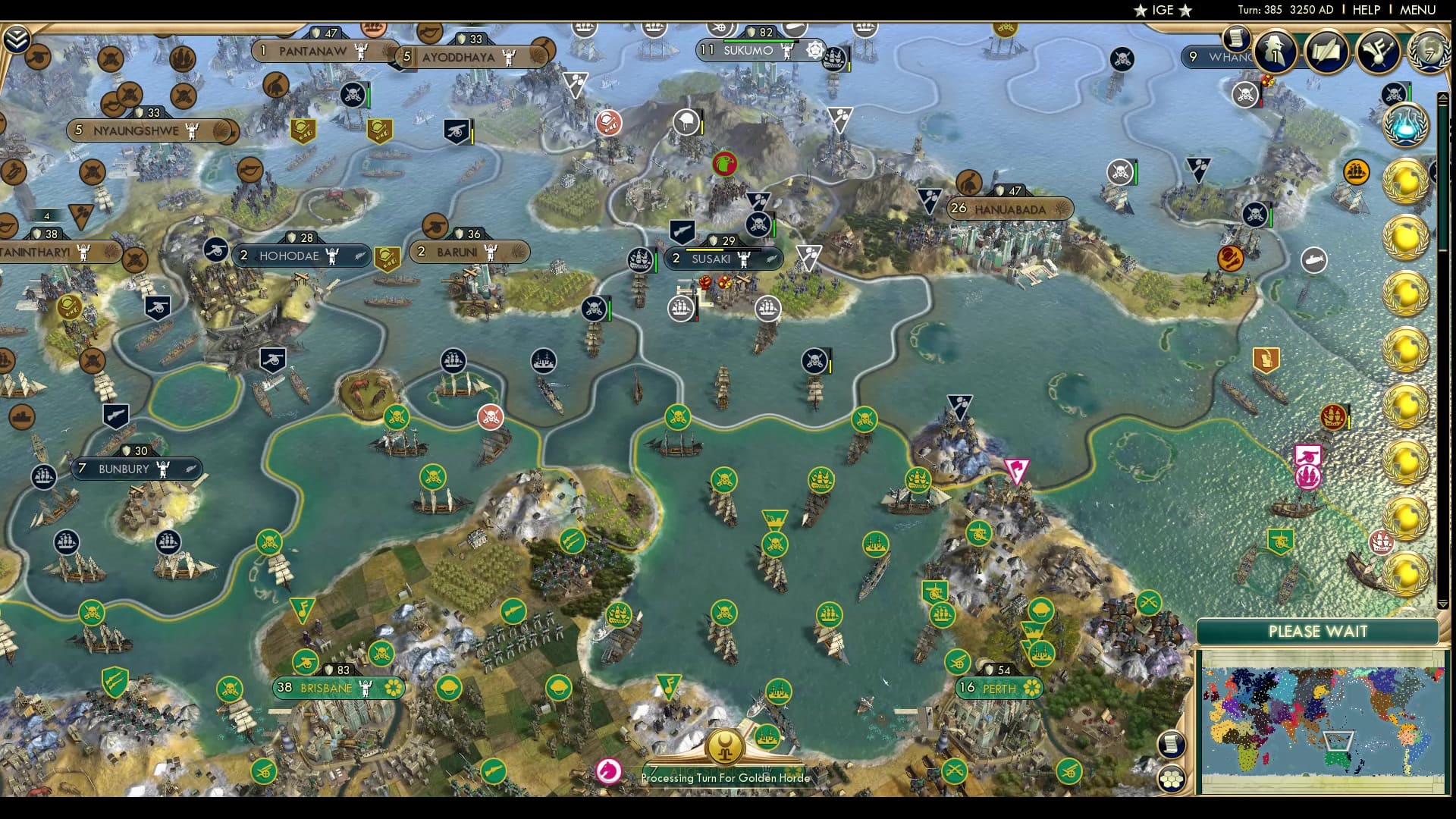Open the MENU in the top bar
The image size is (1456, 819).
point(1417,10)
